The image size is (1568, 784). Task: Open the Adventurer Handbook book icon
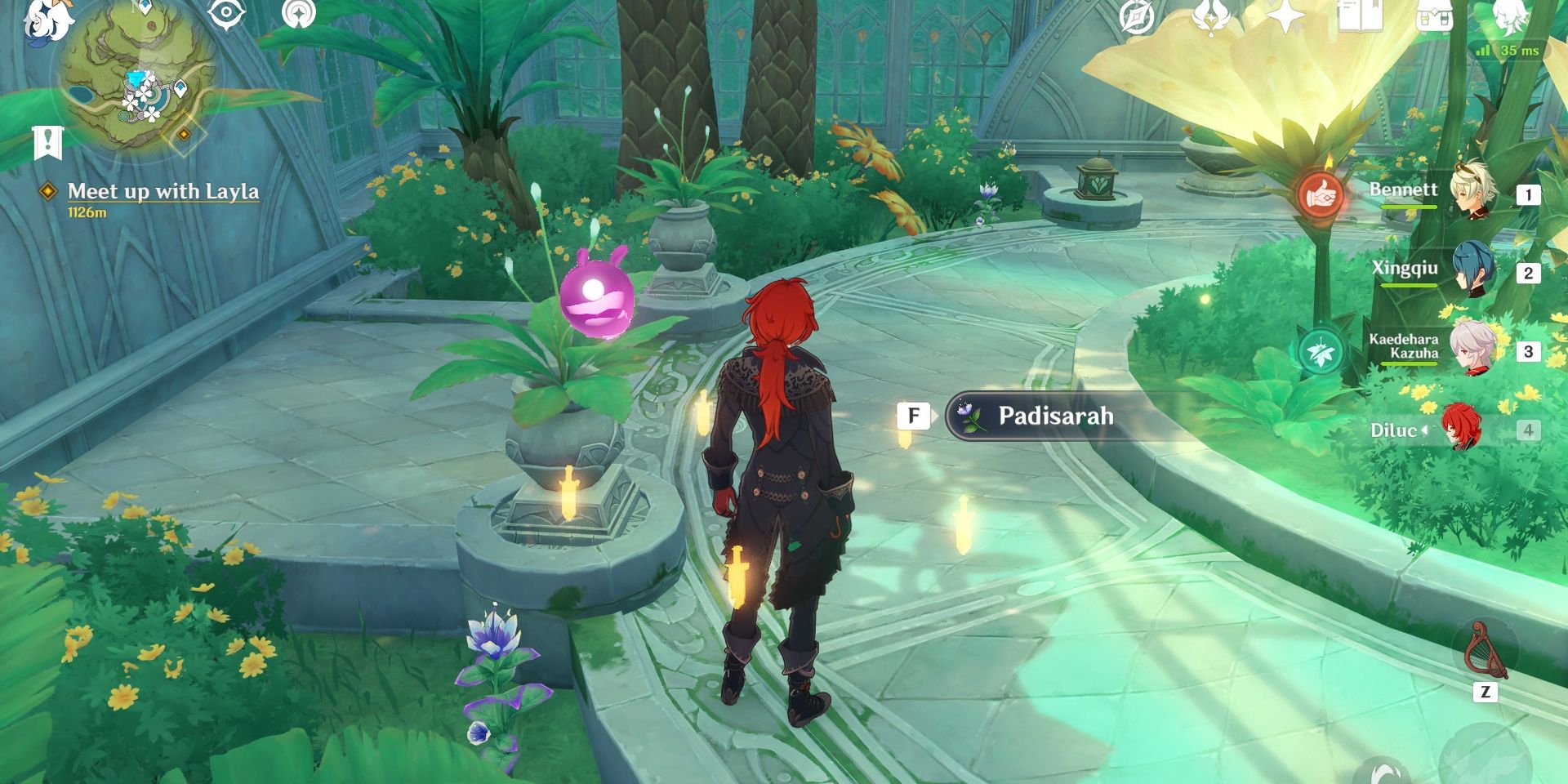pos(1361,18)
